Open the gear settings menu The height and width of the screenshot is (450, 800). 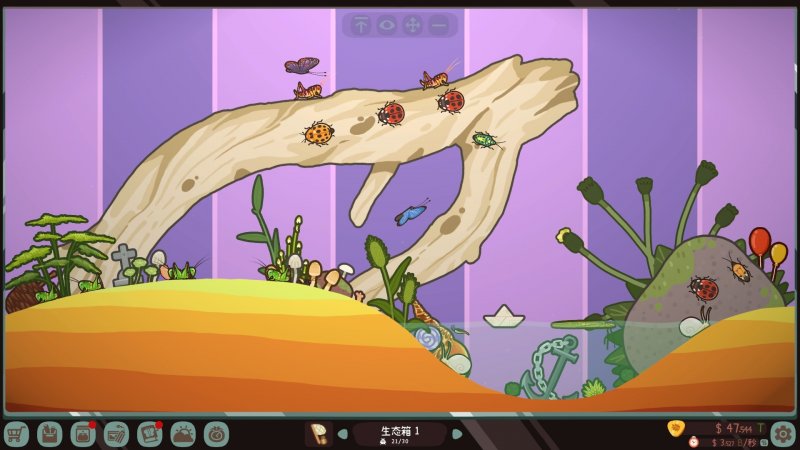782,433
